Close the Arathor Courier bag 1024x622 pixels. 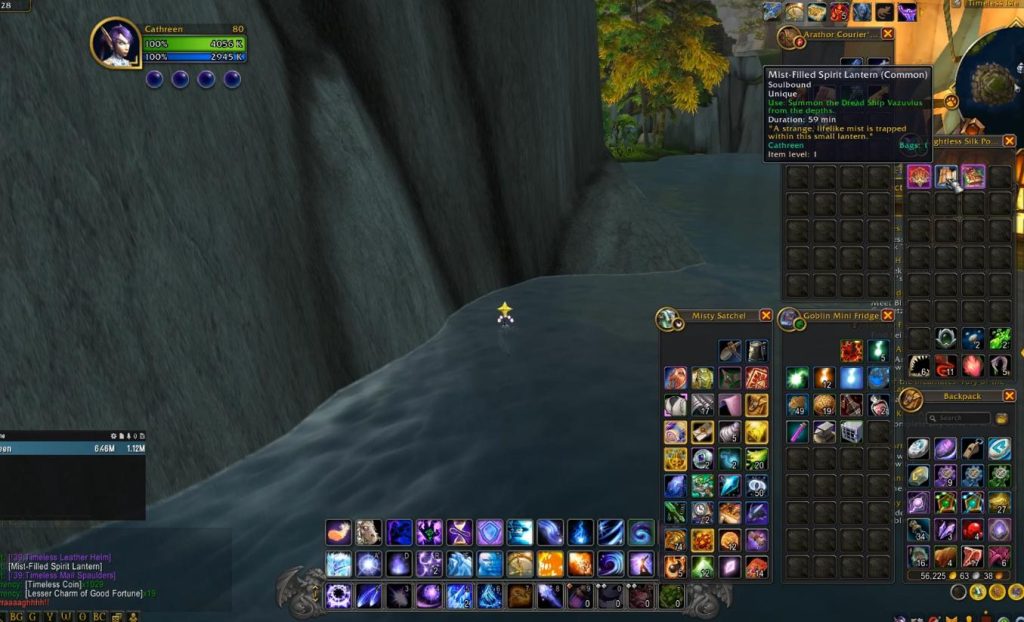[x=887, y=34]
